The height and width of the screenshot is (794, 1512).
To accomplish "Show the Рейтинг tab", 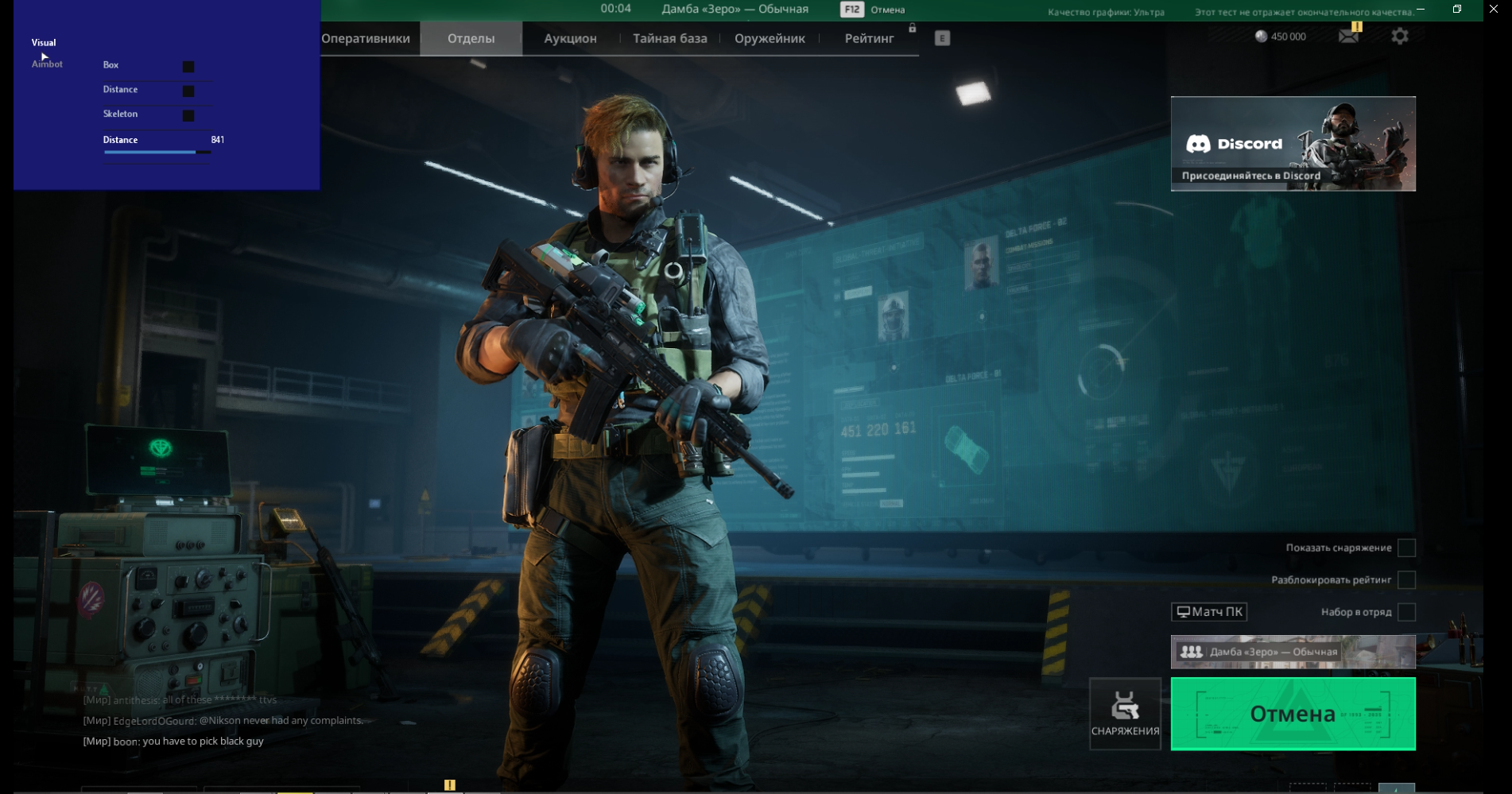I will click(869, 38).
